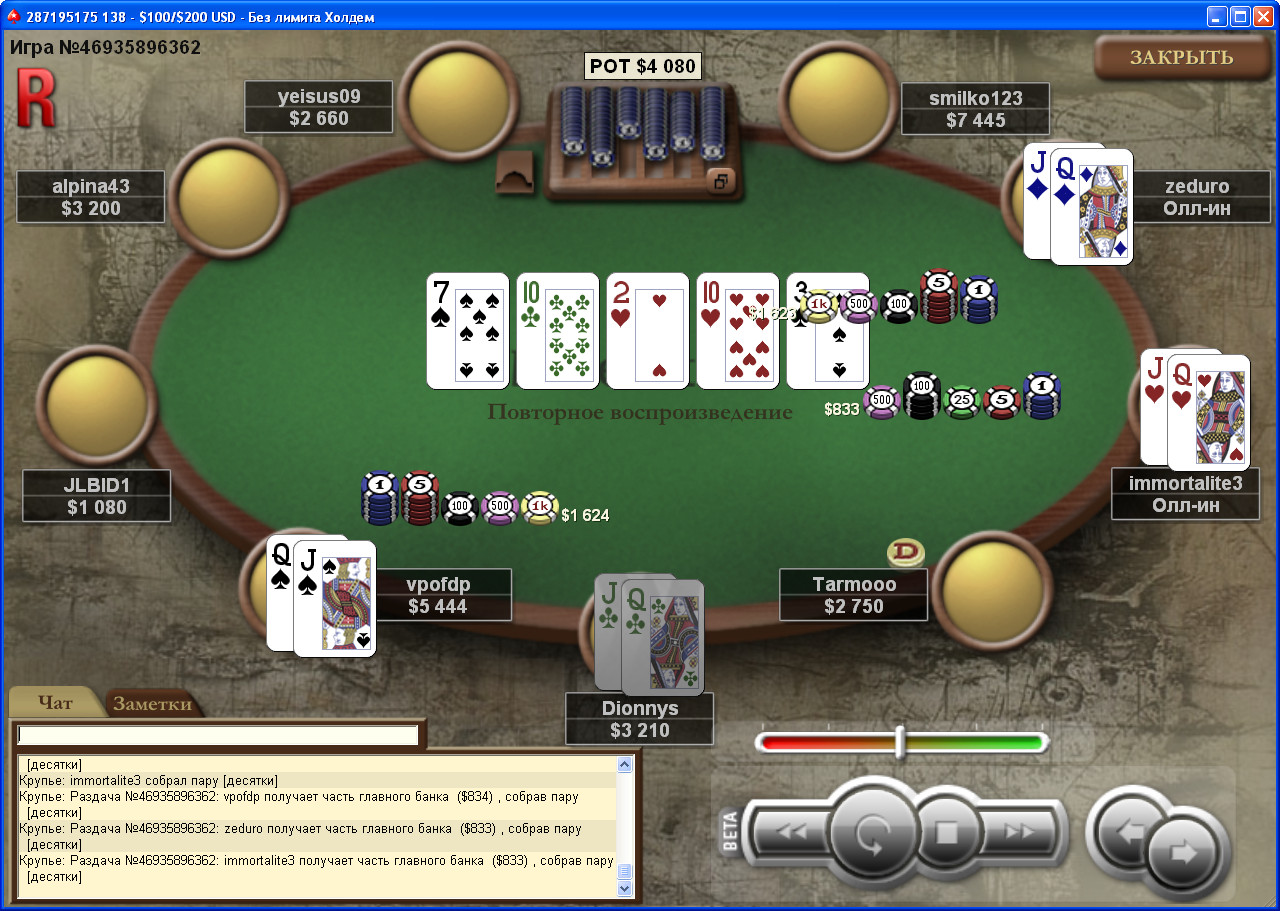1280x911 pixels.
Task: Focus the chat text input field
Action: [x=217, y=735]
